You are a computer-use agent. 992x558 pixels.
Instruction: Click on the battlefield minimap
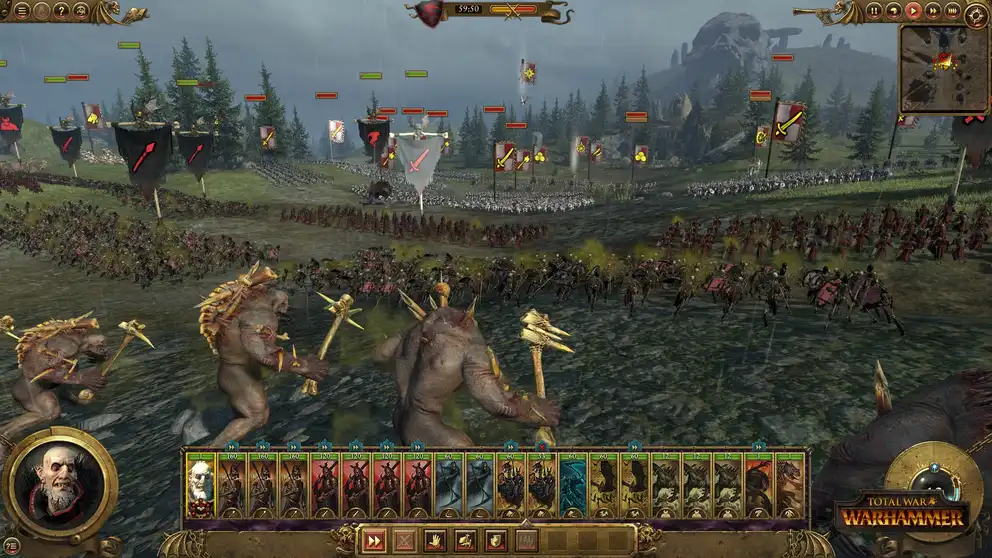943,68
